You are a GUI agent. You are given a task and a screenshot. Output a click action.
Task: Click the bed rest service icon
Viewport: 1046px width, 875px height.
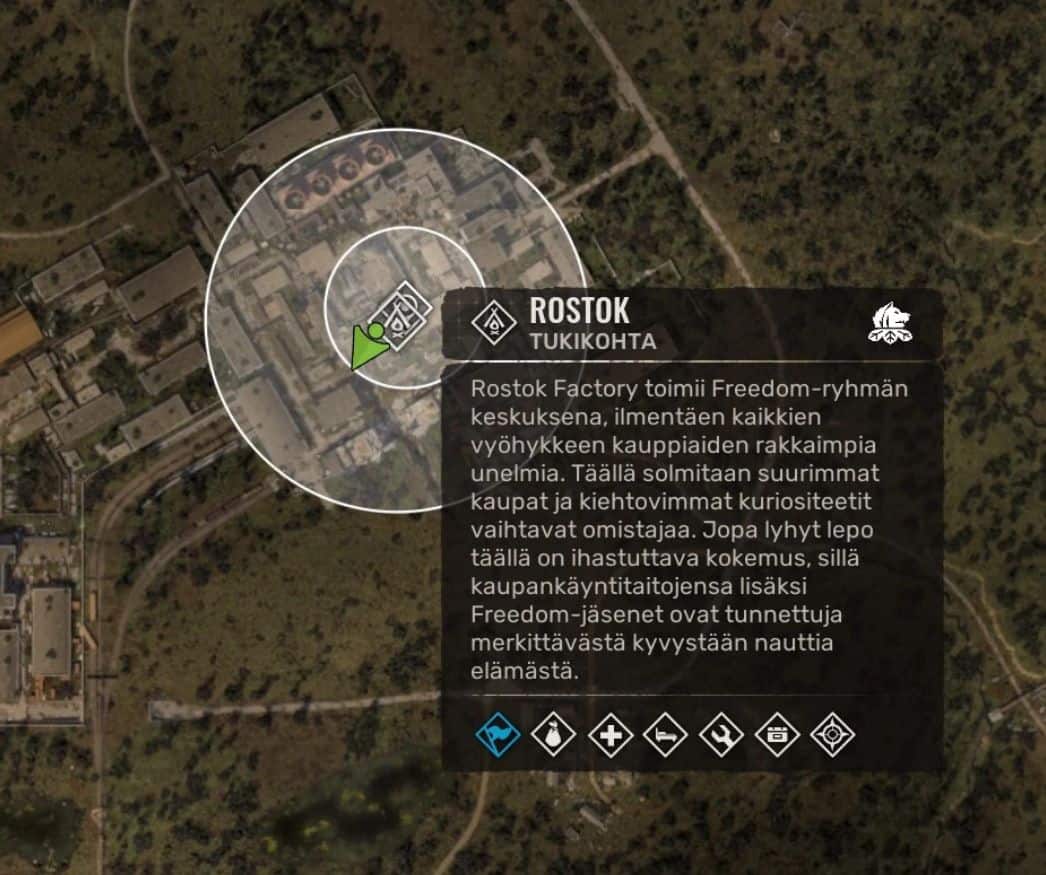(665, 736)
